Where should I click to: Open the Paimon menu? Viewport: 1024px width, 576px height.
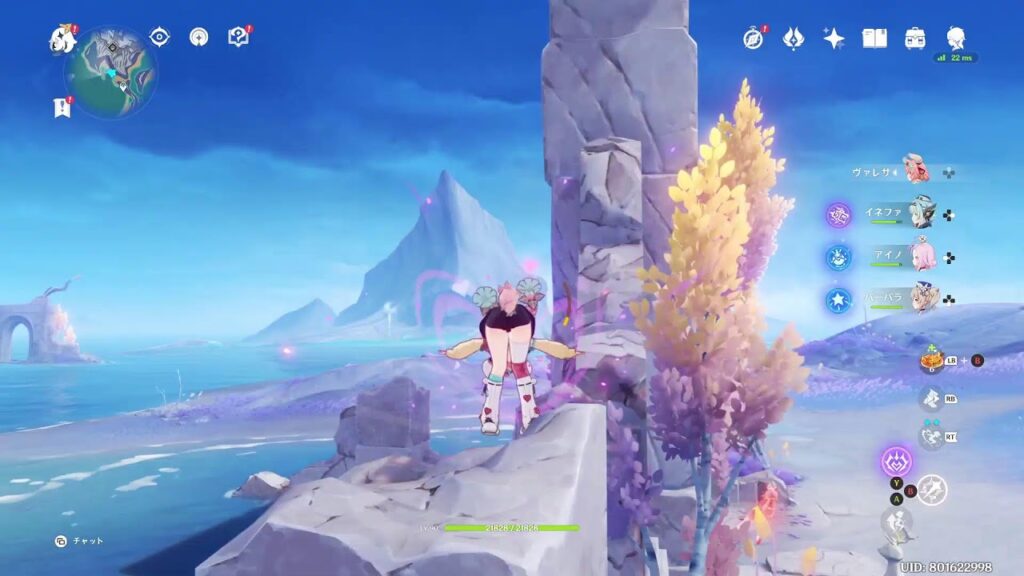point(63,40)
